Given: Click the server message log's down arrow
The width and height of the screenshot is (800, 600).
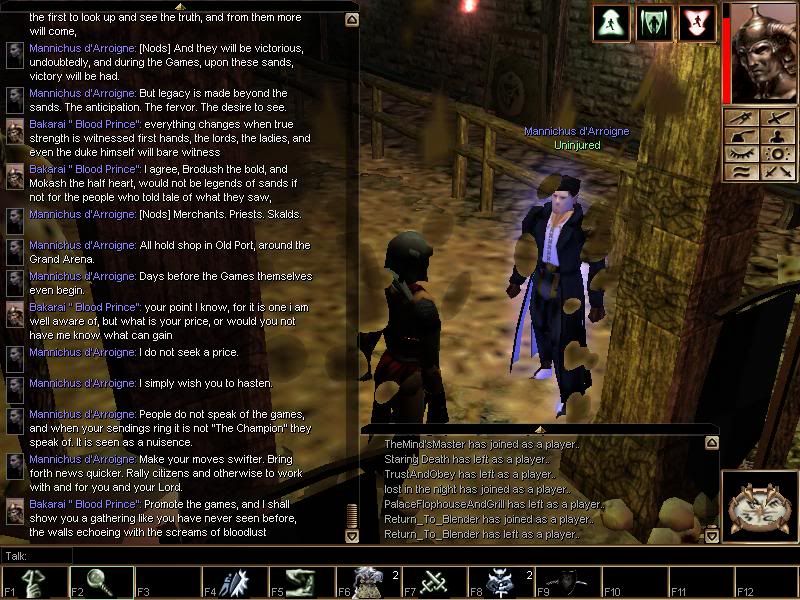Looking at the screenshot, I should [x=712, y=536].
